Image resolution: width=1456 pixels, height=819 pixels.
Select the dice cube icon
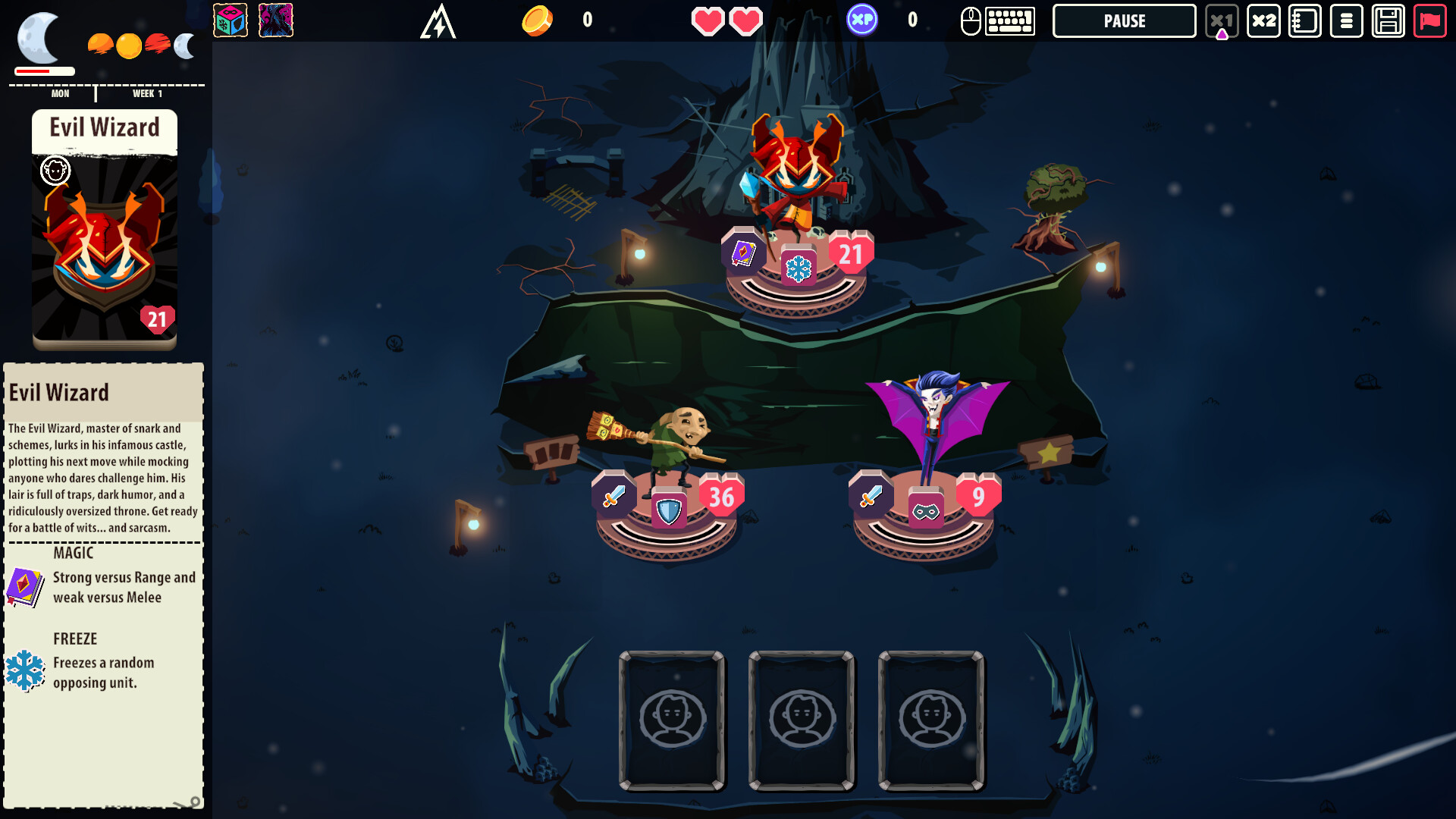click(231, 21)
